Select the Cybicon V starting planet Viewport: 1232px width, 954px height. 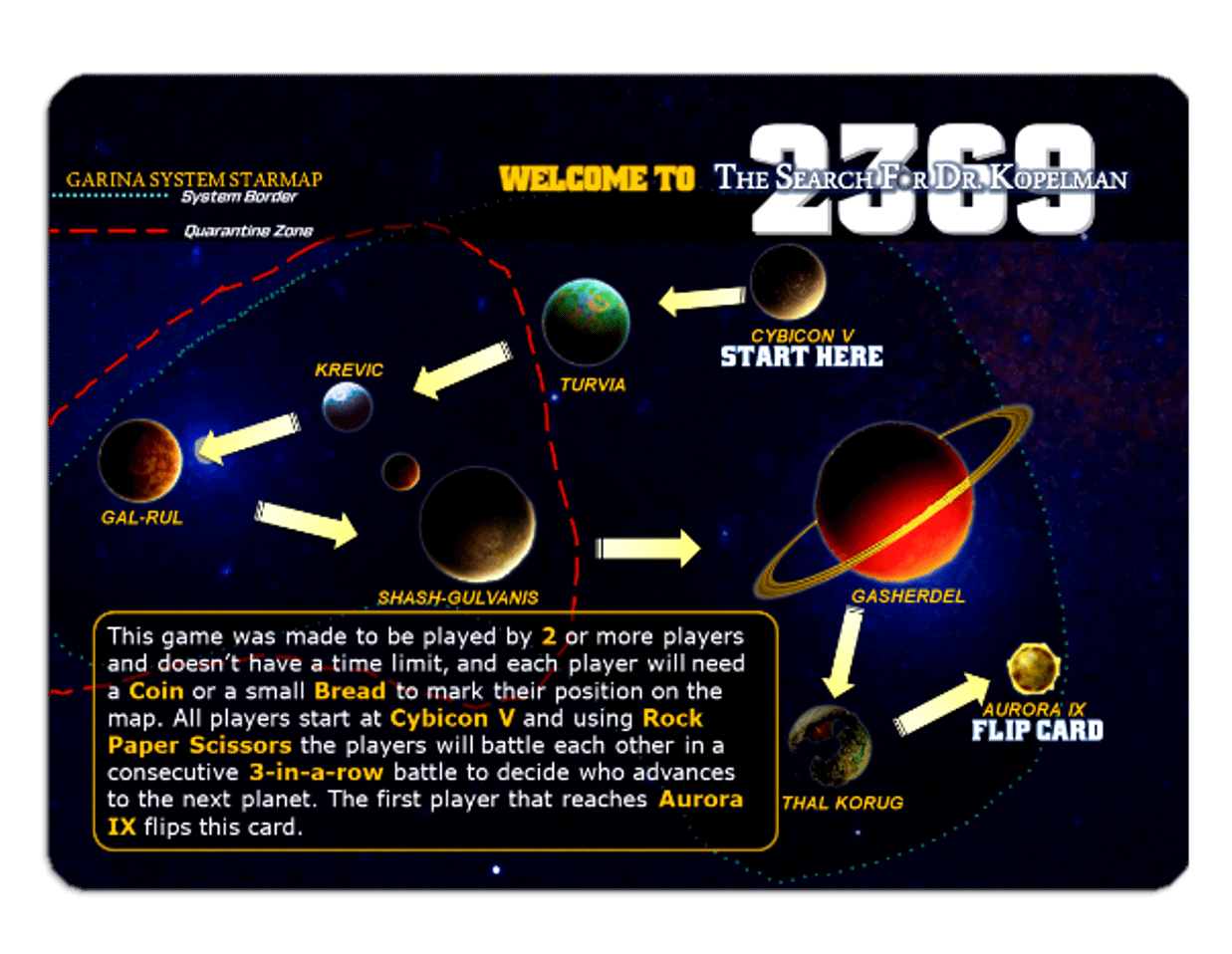pyautogui.click(x=787, y=283)
